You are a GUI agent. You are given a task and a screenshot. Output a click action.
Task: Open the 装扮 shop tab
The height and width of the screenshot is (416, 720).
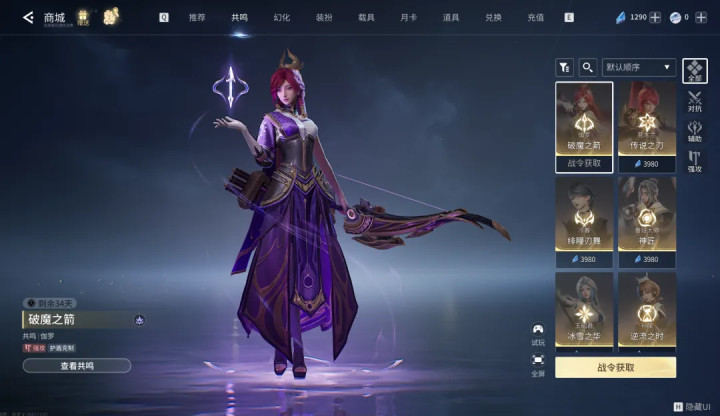click(x=324, y=17)
